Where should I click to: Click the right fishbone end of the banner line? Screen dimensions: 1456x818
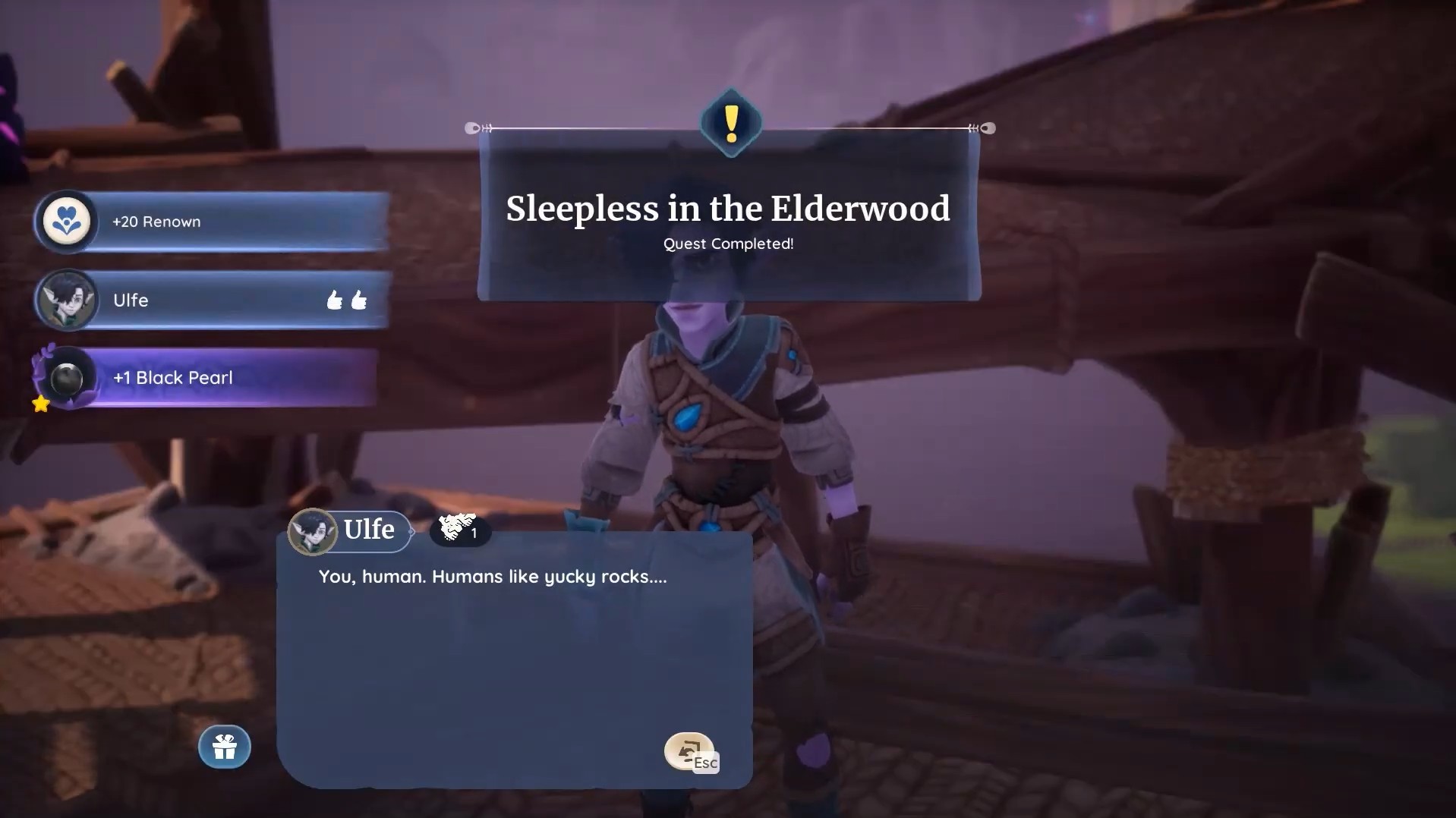click(x=981, y=128)
